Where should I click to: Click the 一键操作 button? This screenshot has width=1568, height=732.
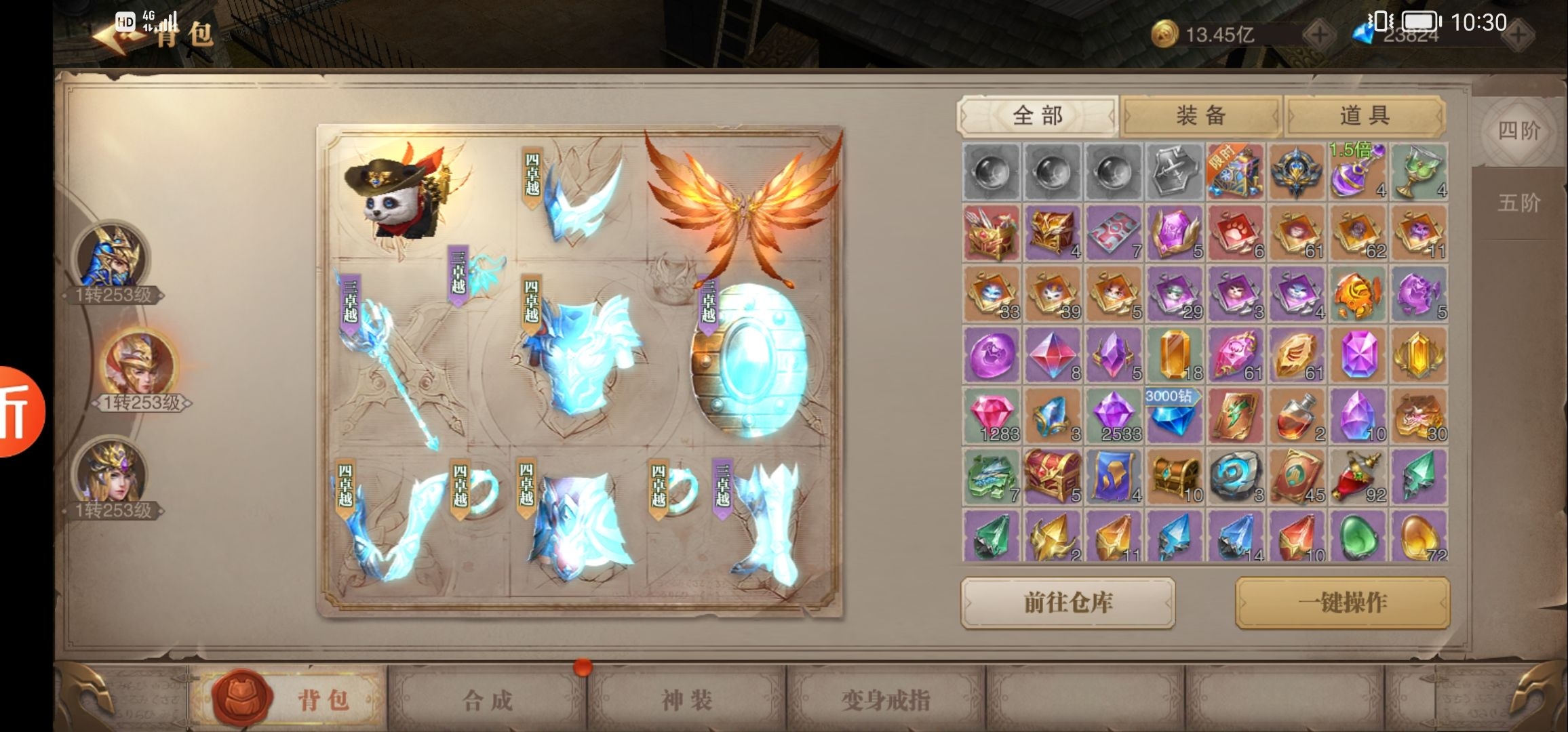tap(1342, 603)
